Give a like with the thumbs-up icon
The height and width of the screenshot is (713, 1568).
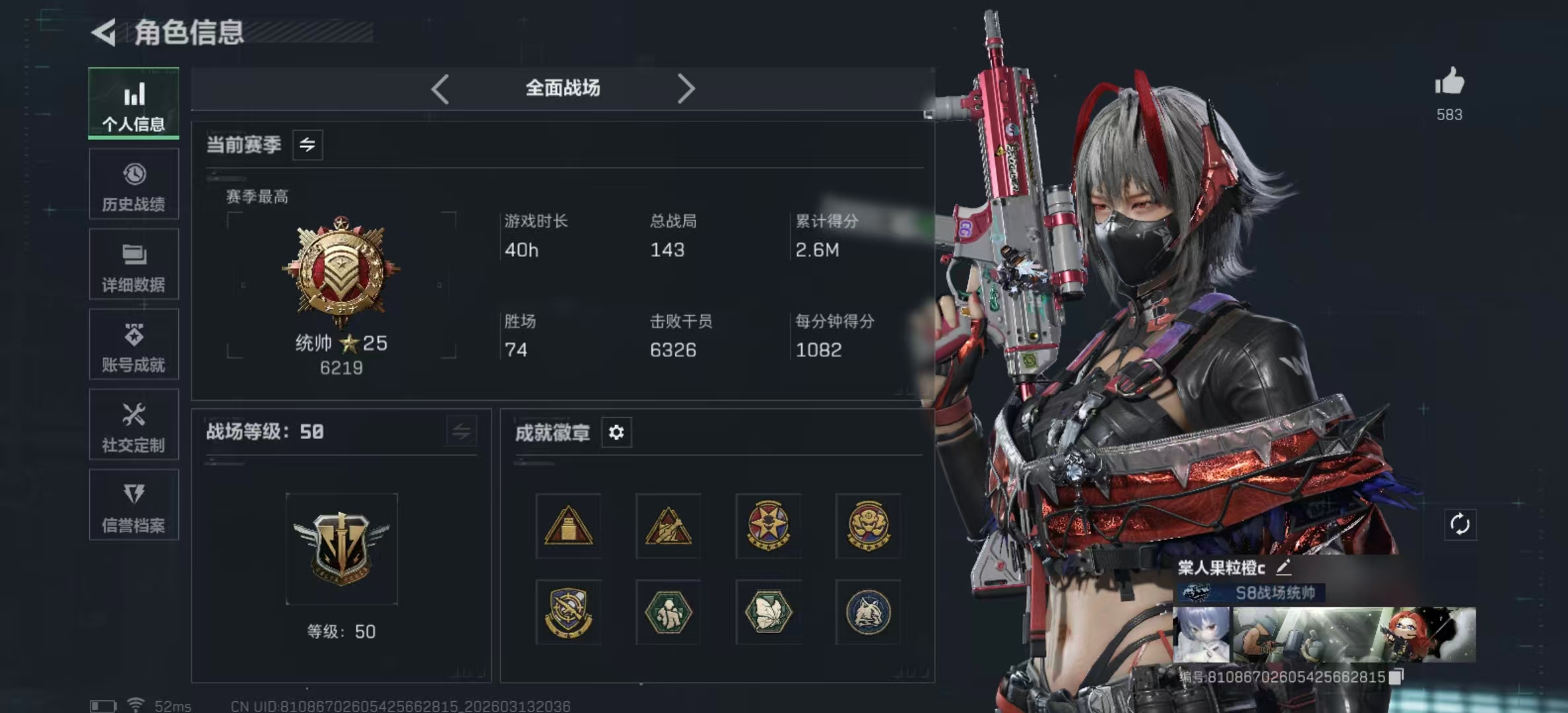(x=1449, y=83)
